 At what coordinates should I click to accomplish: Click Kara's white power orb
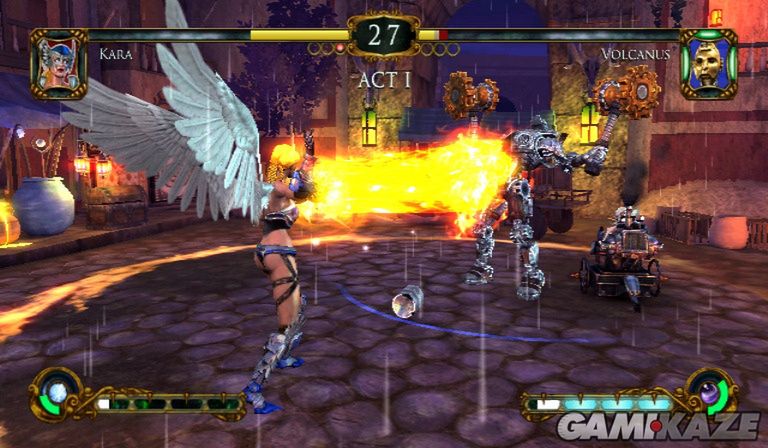coord(57,393)
